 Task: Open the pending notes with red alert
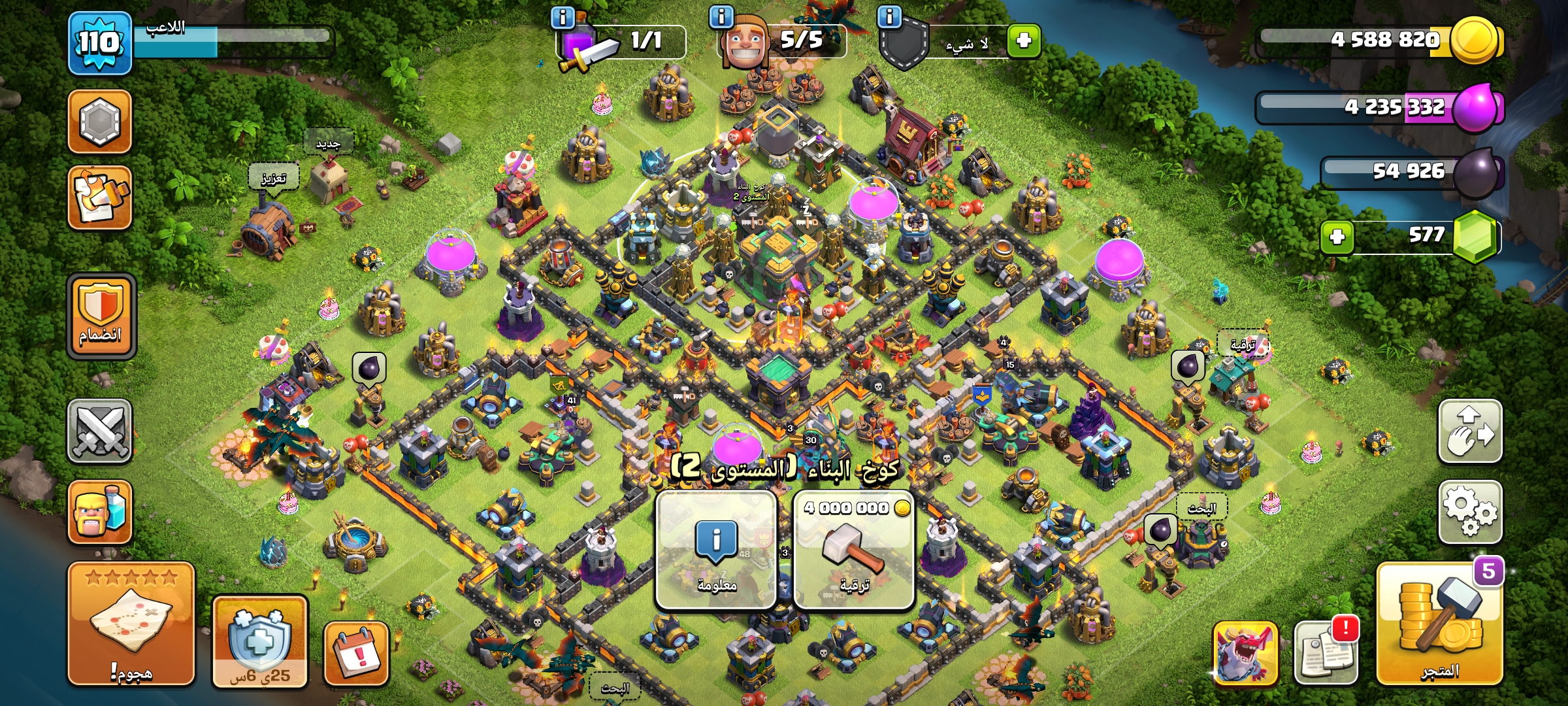[x=1326, y=652]
